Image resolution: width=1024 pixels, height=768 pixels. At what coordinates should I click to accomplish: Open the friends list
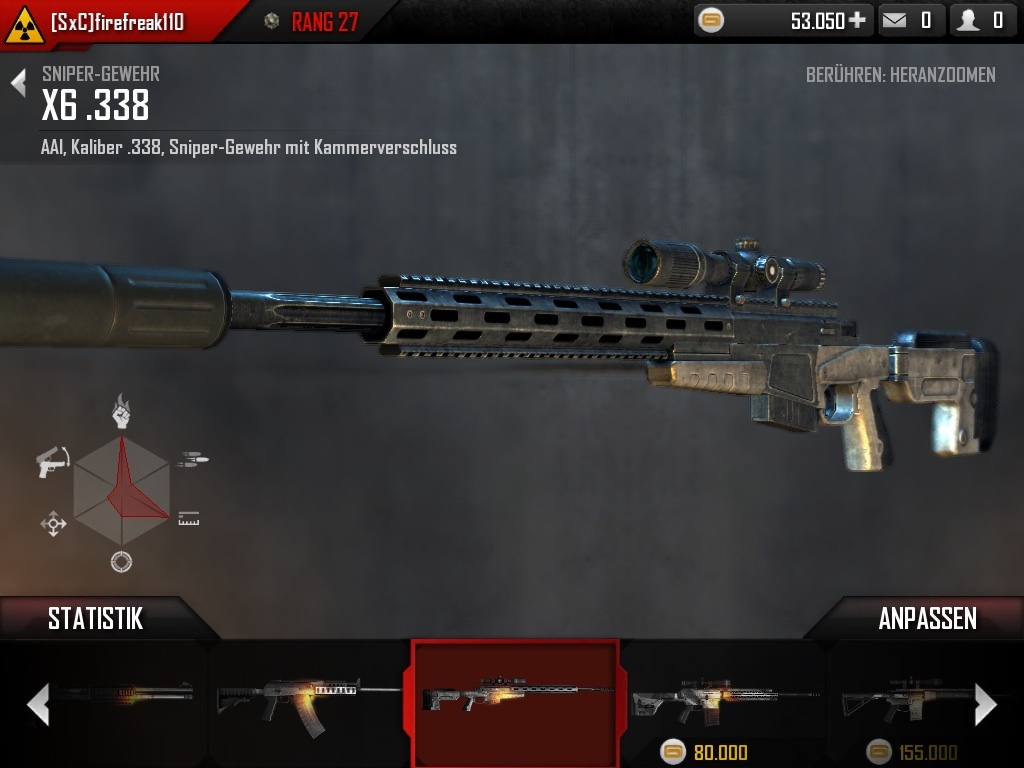[981, 20]
